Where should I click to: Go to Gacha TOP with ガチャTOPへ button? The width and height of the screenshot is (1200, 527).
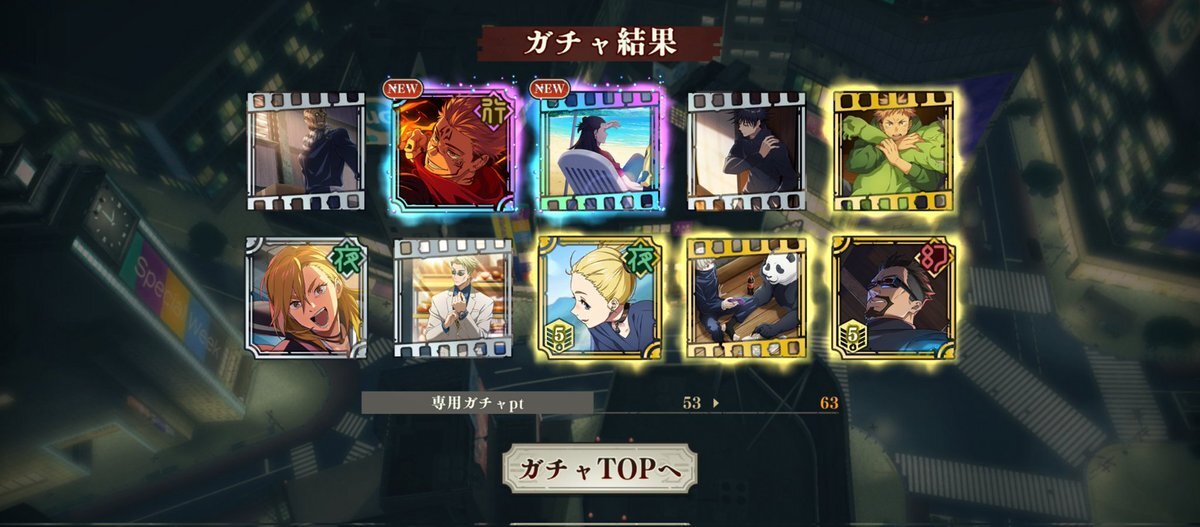point(600,468)
